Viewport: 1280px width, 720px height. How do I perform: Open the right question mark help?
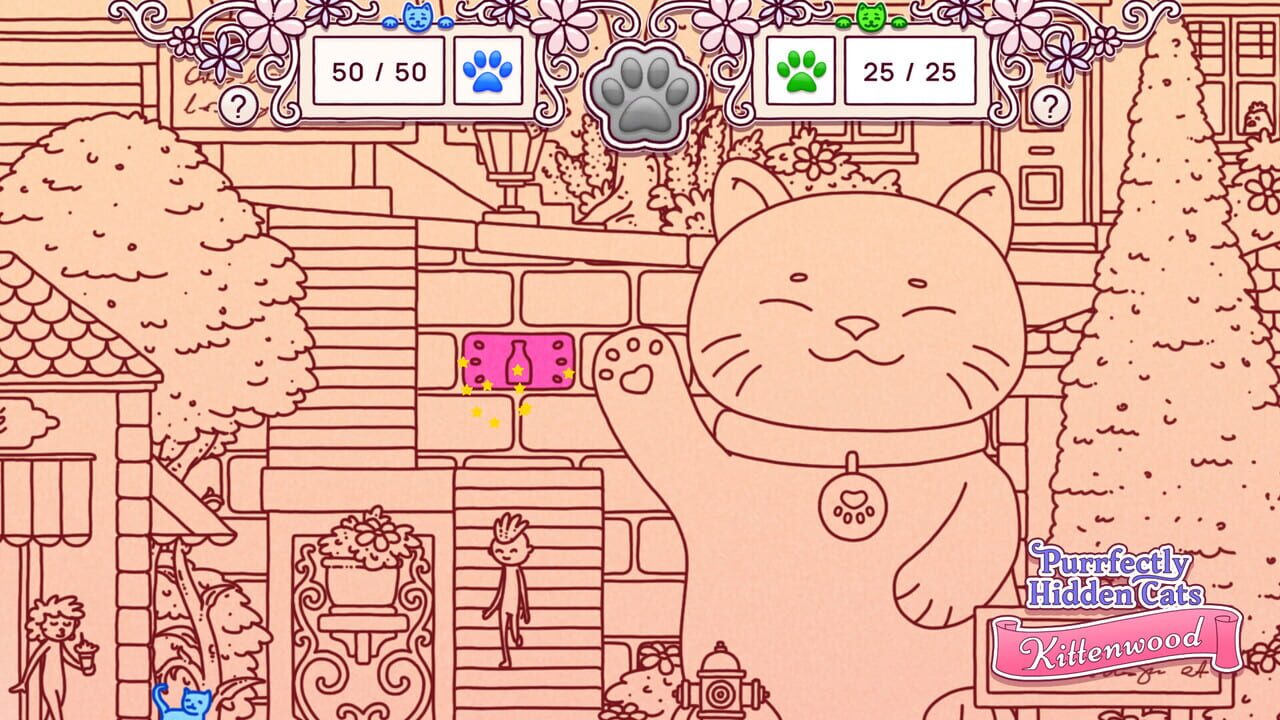1050,103
